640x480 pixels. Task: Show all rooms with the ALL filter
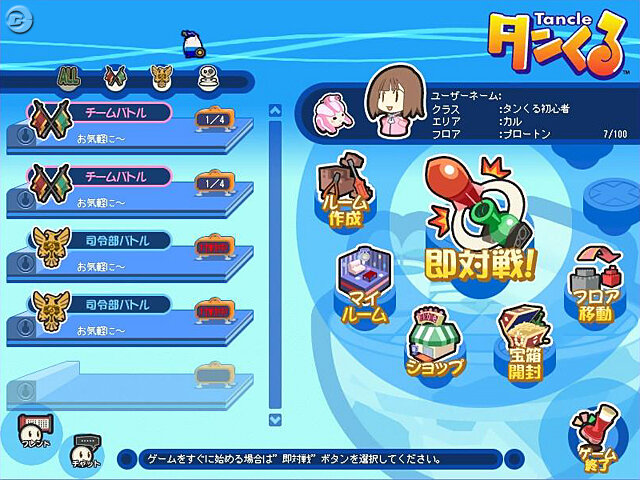69,76
